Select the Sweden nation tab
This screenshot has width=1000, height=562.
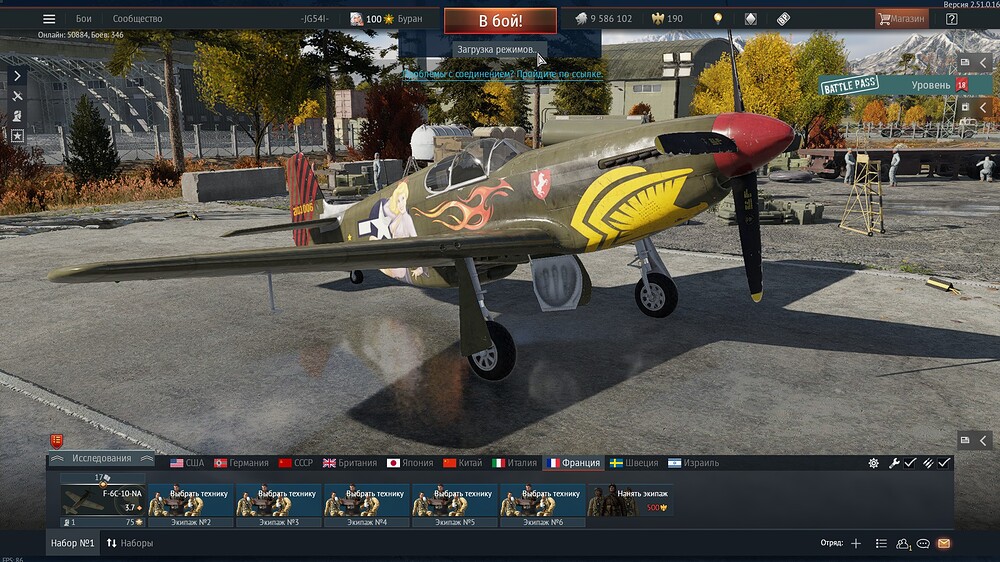(x=634, y=463)
